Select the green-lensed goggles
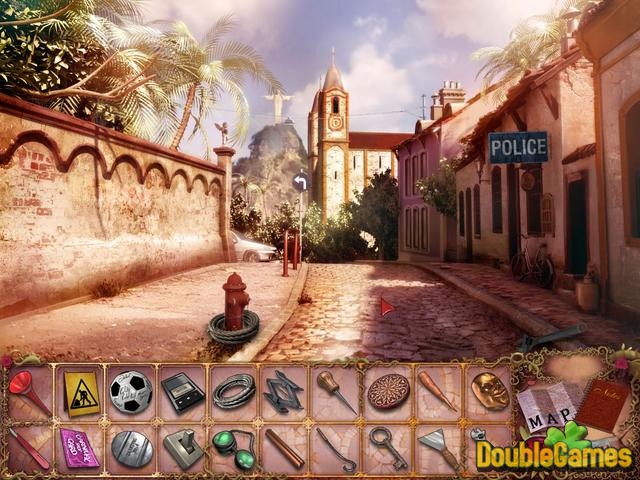The image size is (640, 480). pyautogui.click(x=234, y=445)
